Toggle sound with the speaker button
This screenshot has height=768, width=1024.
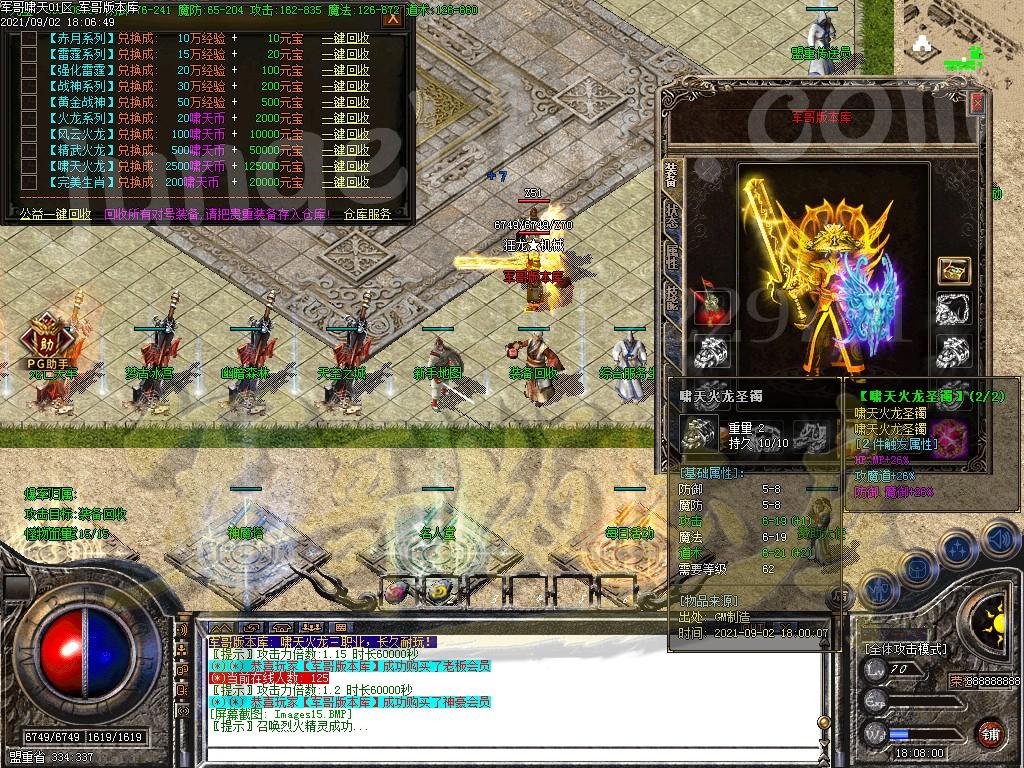point(1001,540)
